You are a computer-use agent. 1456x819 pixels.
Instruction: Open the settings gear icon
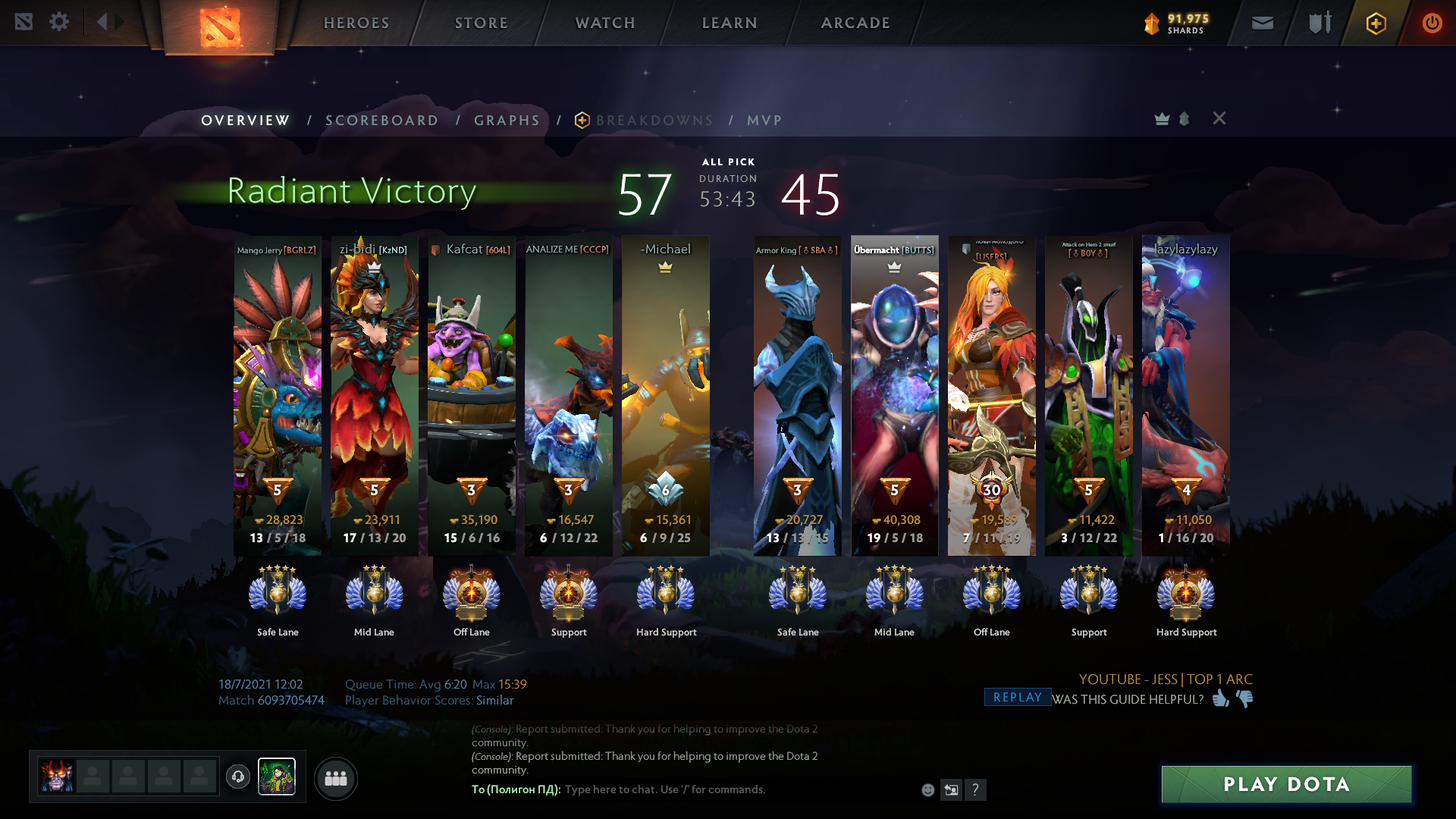pyautogui.click(x=59, y=22)
